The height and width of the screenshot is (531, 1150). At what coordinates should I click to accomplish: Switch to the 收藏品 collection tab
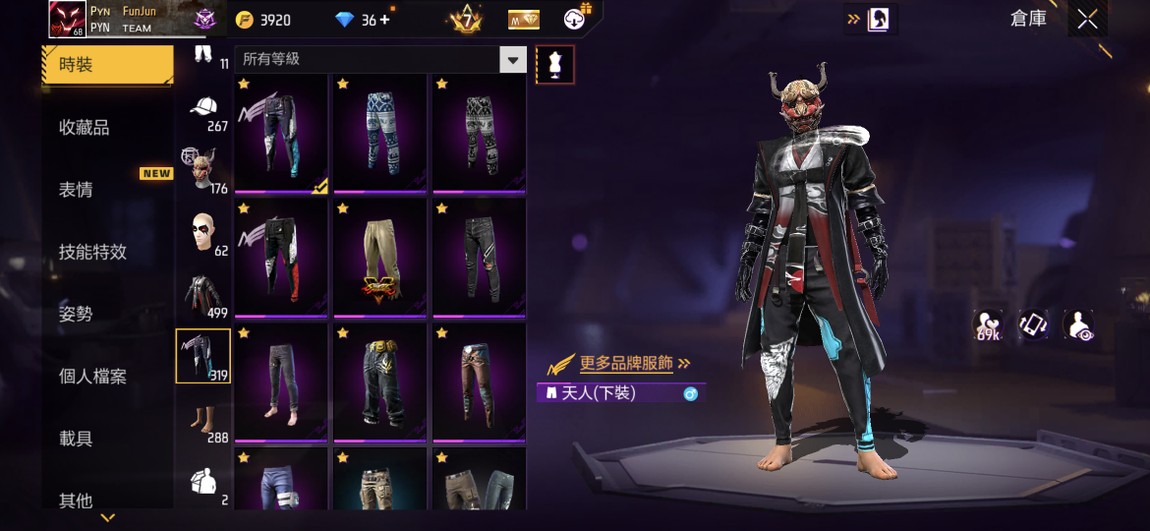click(x=85, y=127)
